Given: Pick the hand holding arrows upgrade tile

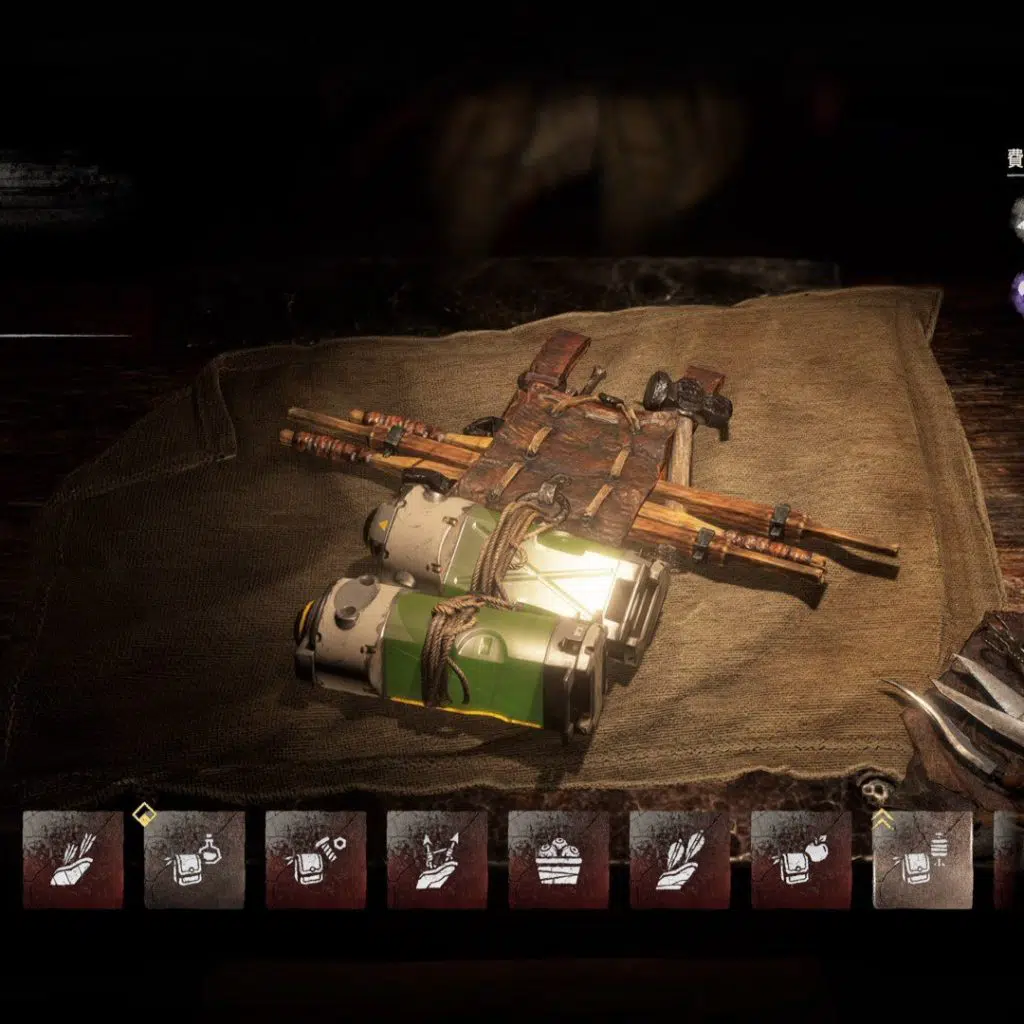Looking at the screenshot, I should point(437,859).
